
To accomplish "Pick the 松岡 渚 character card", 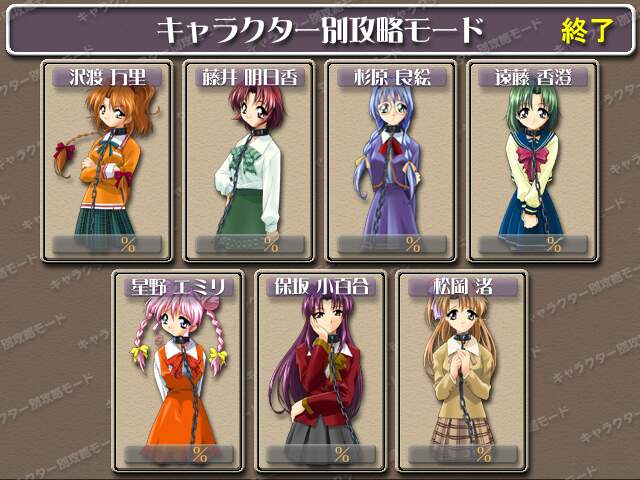I will [461, 370].
